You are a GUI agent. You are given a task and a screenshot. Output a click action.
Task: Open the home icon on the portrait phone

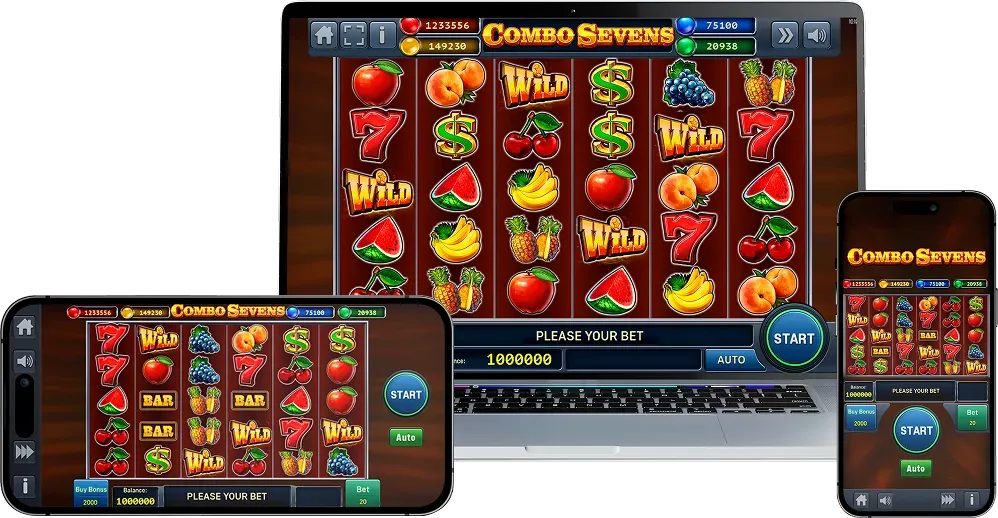point(859,498)
